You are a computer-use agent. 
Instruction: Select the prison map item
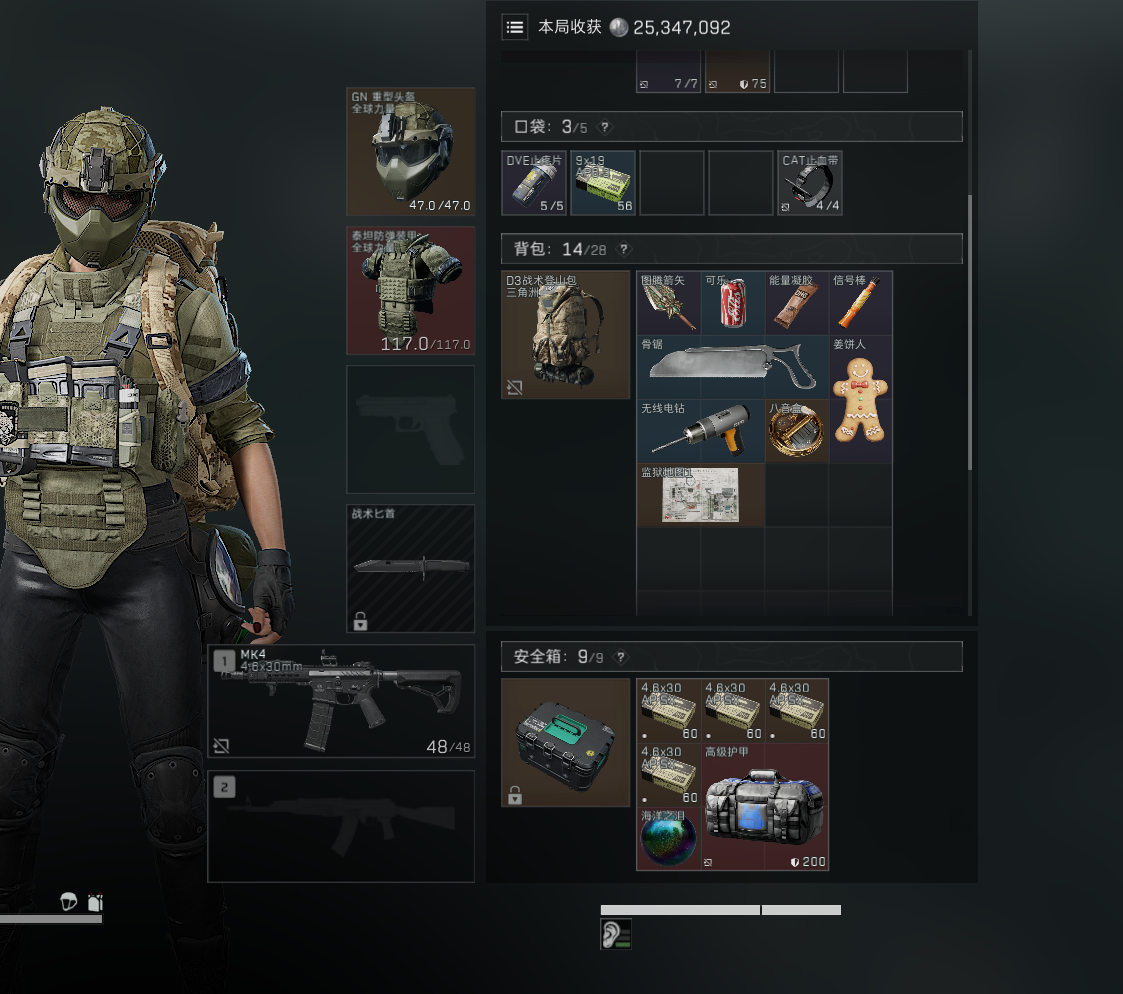[700, 495]
